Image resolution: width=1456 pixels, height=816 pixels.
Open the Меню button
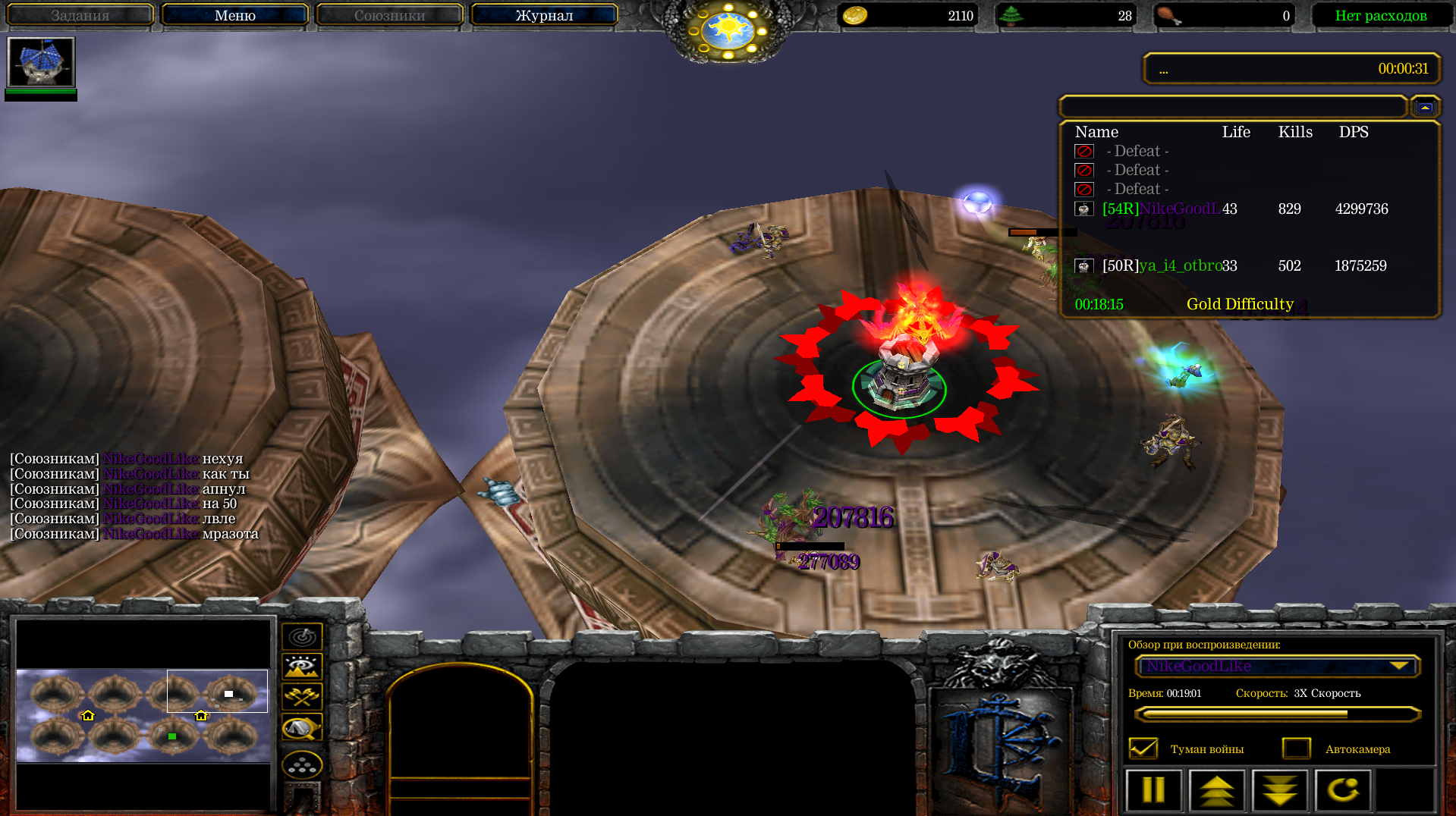pyautogui.click(x=234, y=15)
